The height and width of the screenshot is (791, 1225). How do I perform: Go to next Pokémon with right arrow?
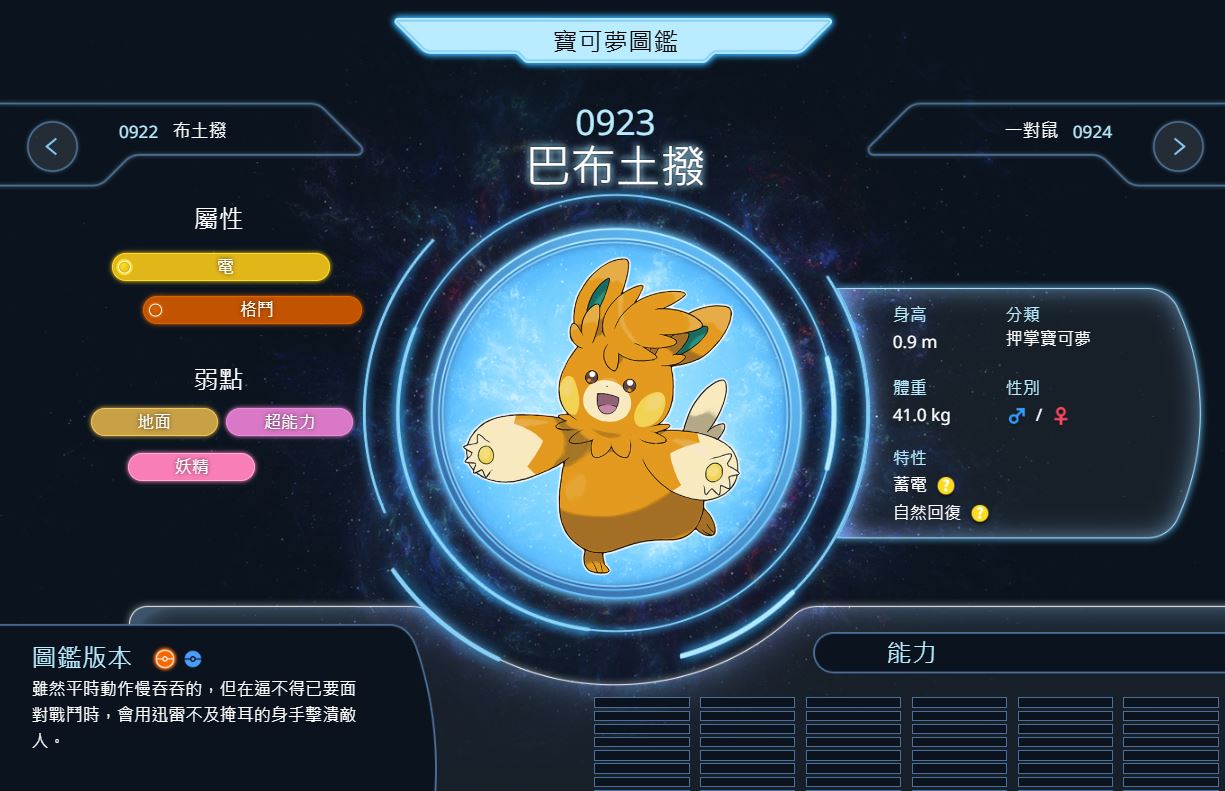point(1177,147)
